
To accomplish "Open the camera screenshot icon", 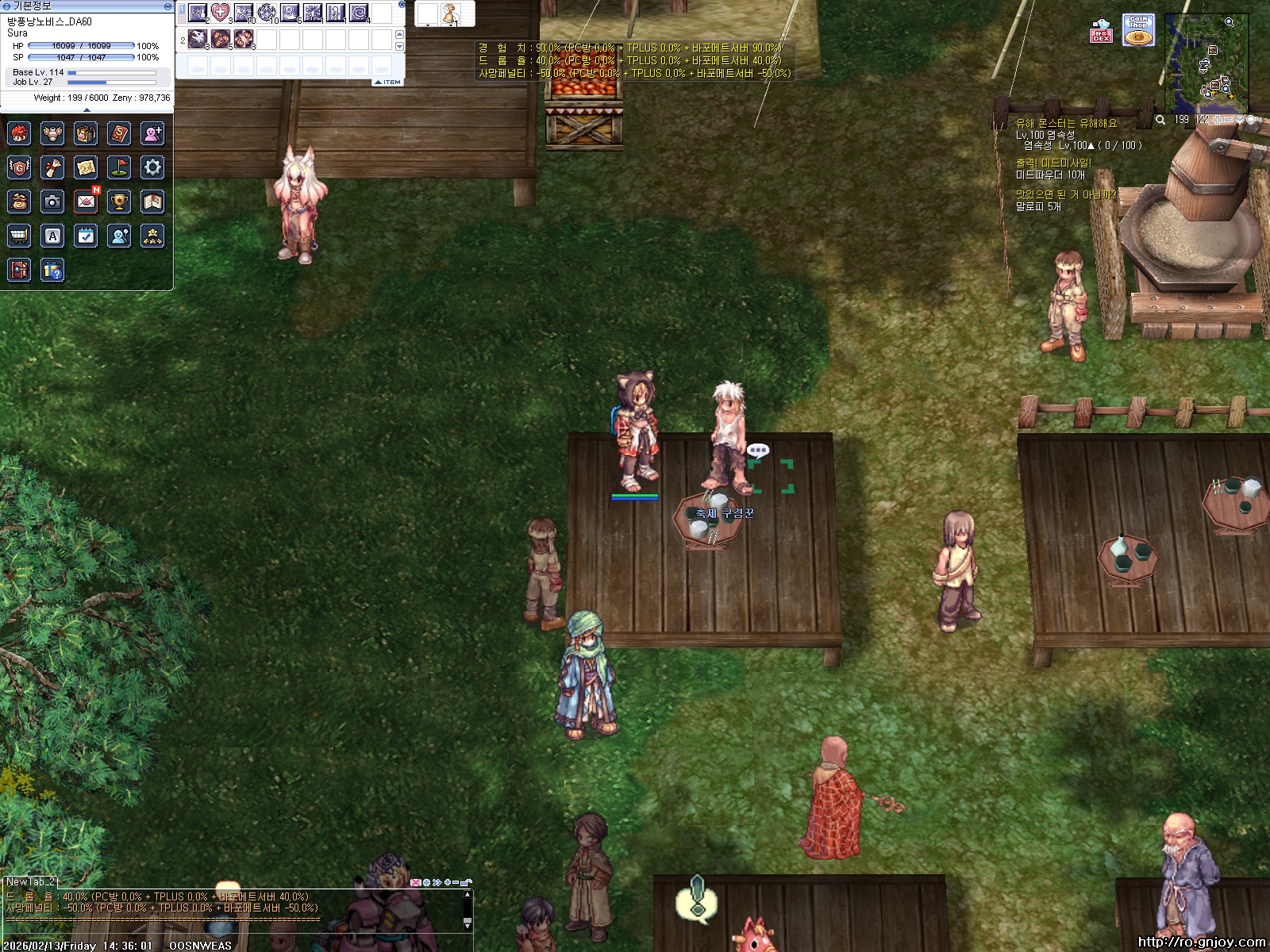I will (x=52, y=202).
